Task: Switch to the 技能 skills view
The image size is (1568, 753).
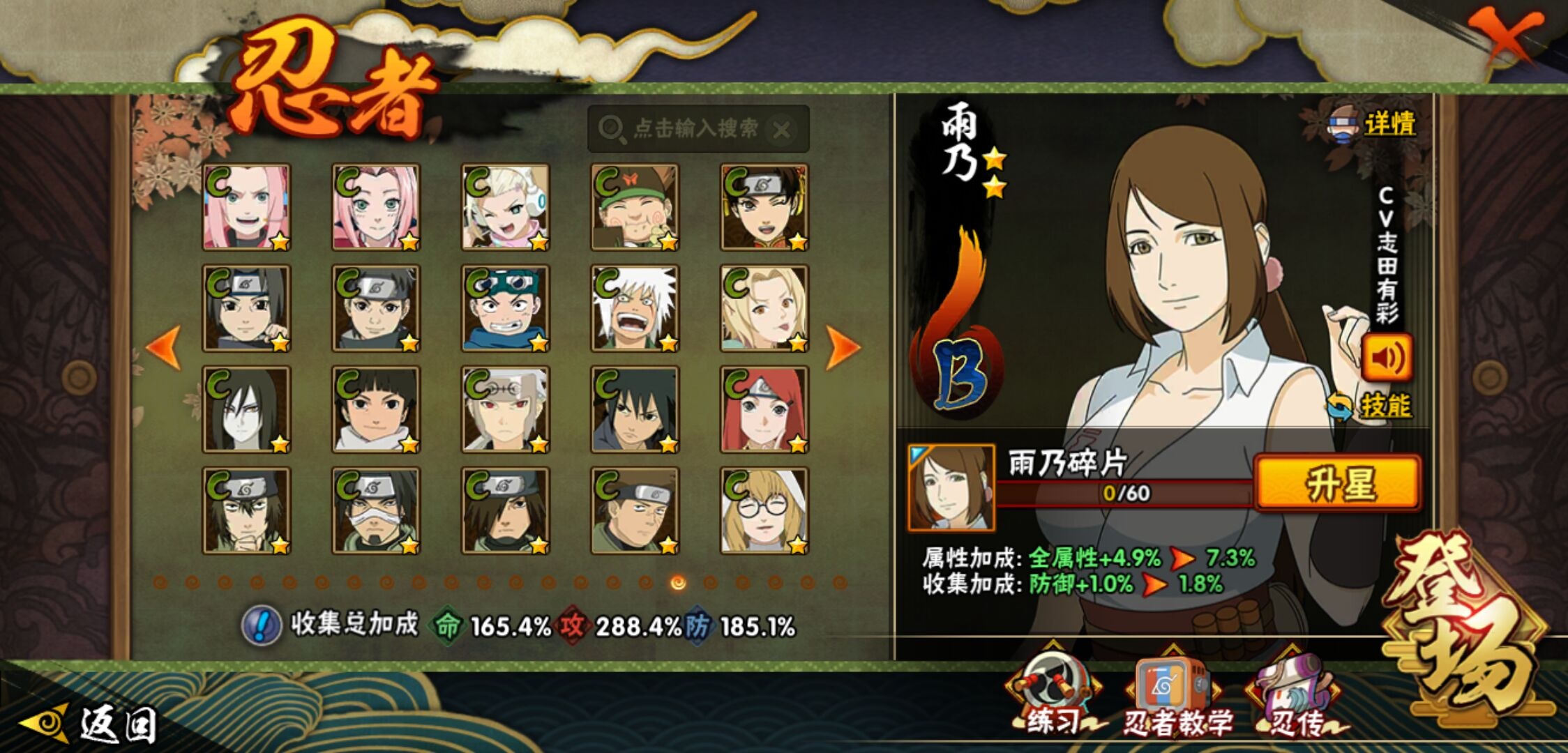Action: 1371,406
